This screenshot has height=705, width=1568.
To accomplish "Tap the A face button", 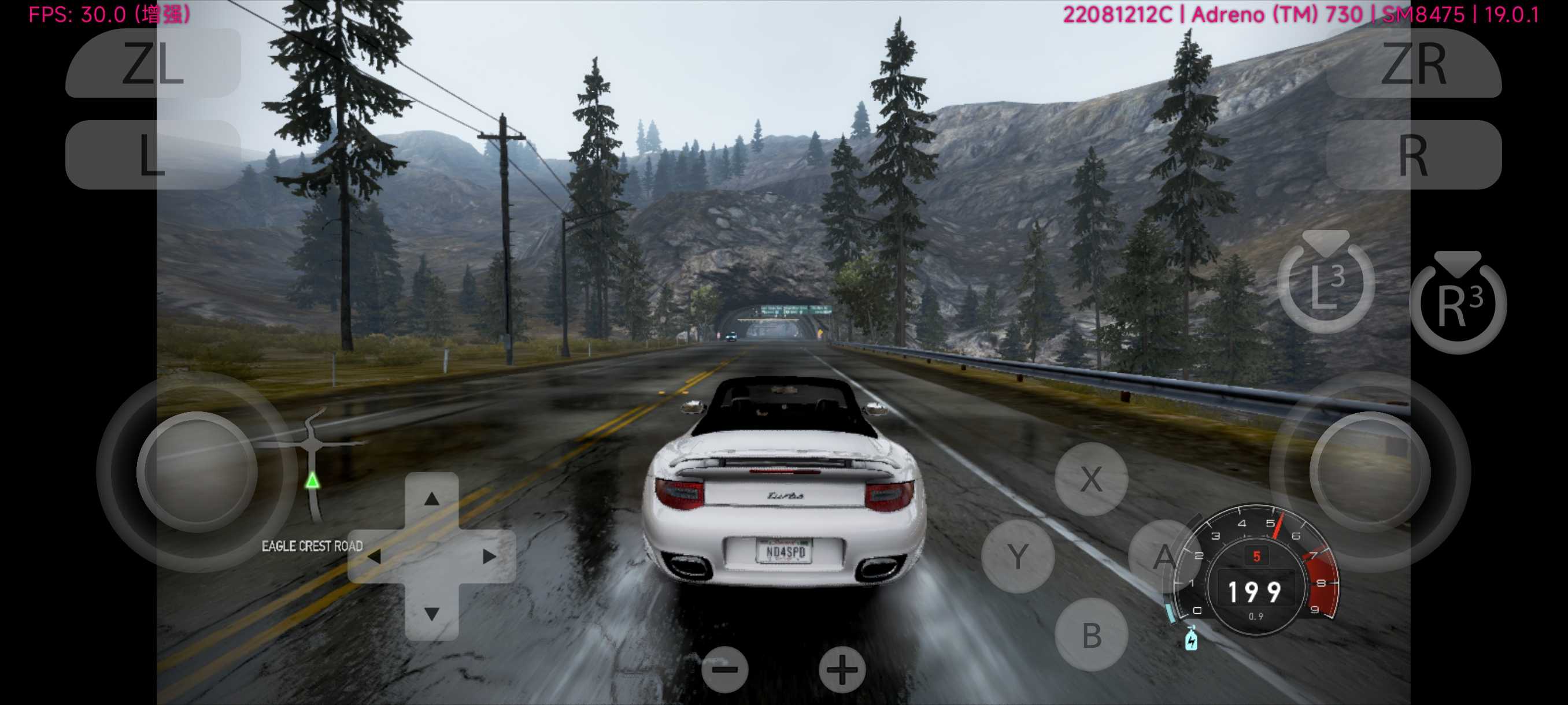I will pos(1164,556).
